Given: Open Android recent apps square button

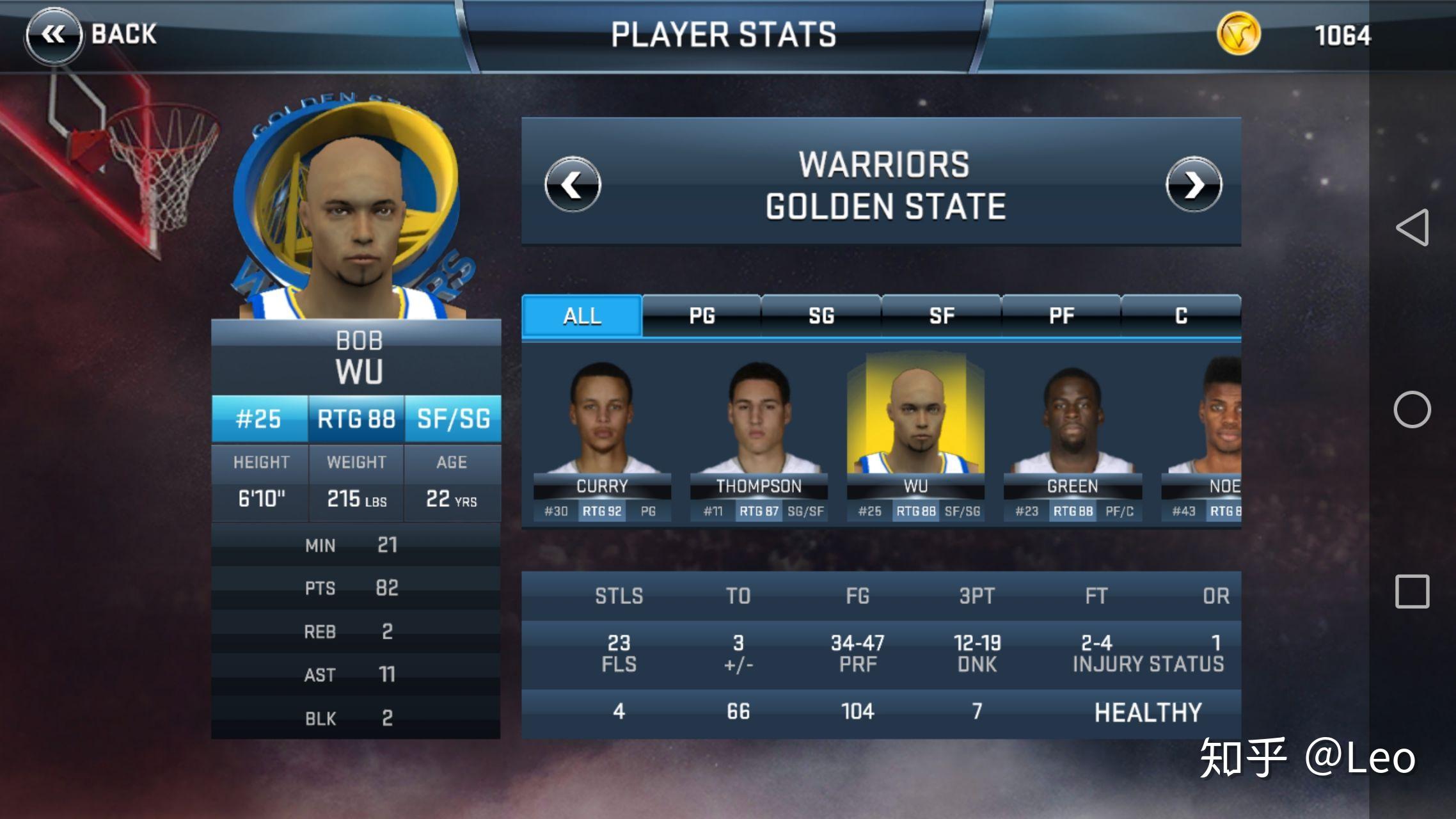Looking at the screenshot, I should (1412, 591).
